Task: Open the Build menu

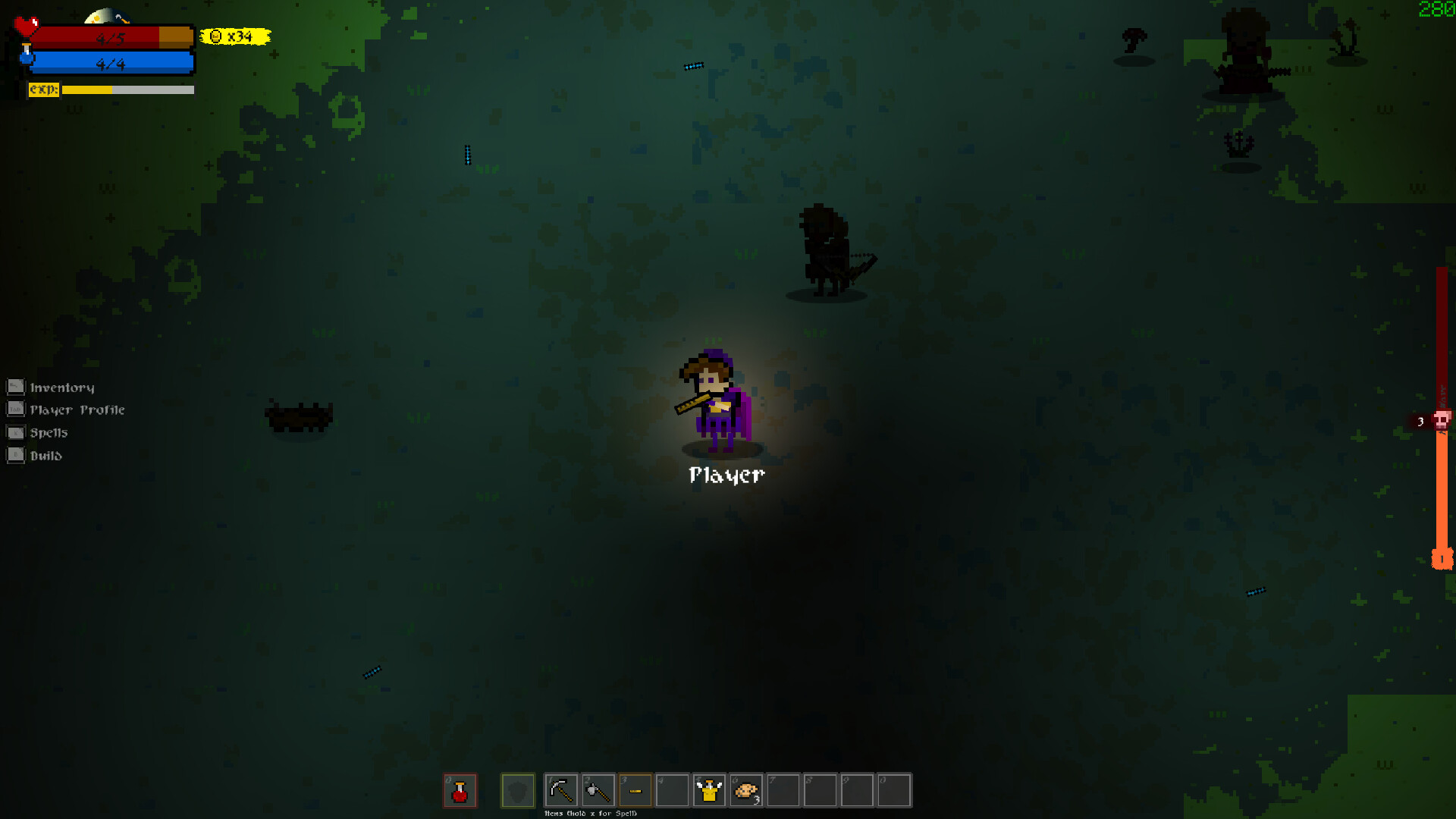Action: point(45,455)
